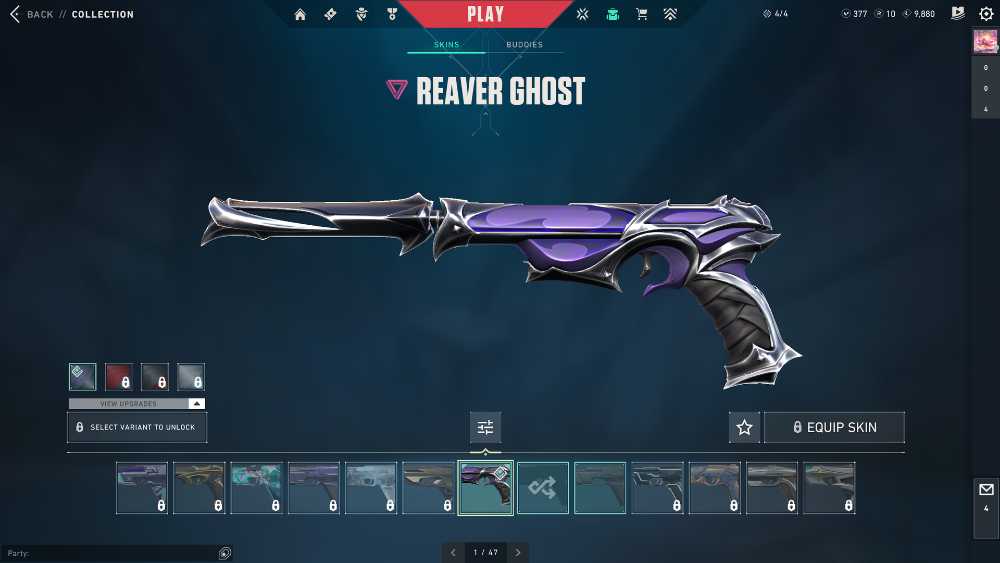Click Select Variant to Unlock button
Image resolution: width=1000 pixels, height=563 pixels.
(x=137, y=427)
